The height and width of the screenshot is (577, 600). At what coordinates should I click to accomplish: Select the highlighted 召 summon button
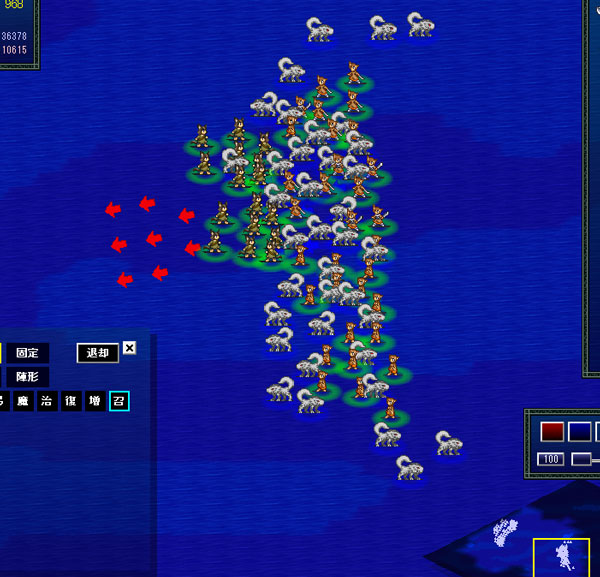click(120, 401)
